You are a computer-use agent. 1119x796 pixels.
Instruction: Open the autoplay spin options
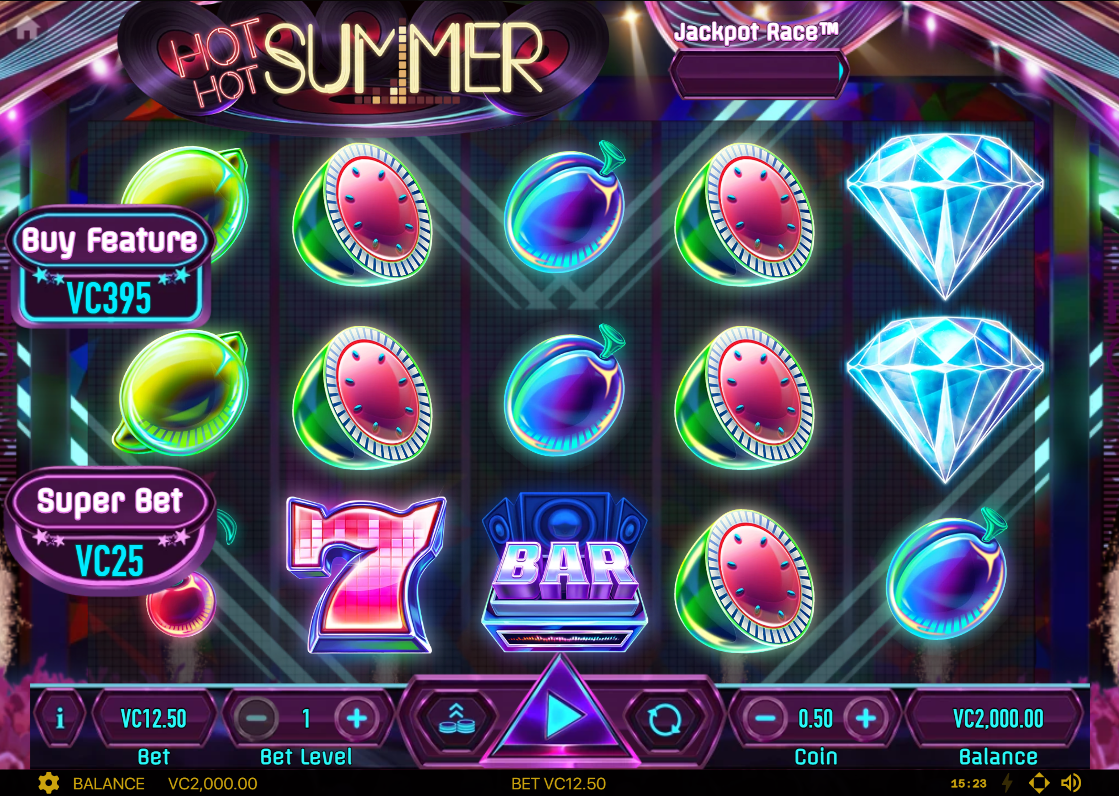point(664,717)
